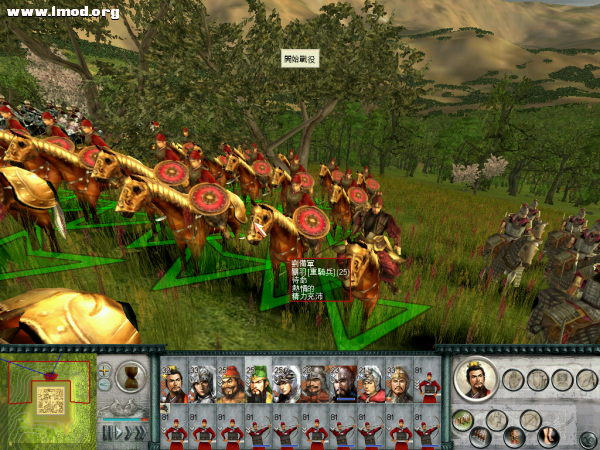This screenshot has width=600, height=450.
Task: Click the hourglass pause button
Action: 131,377
